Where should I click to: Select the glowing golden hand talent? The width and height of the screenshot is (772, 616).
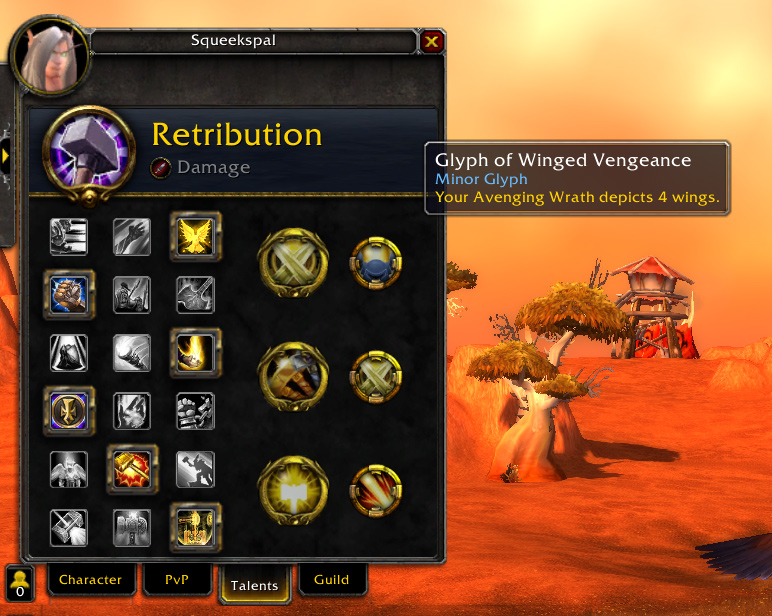195,352
